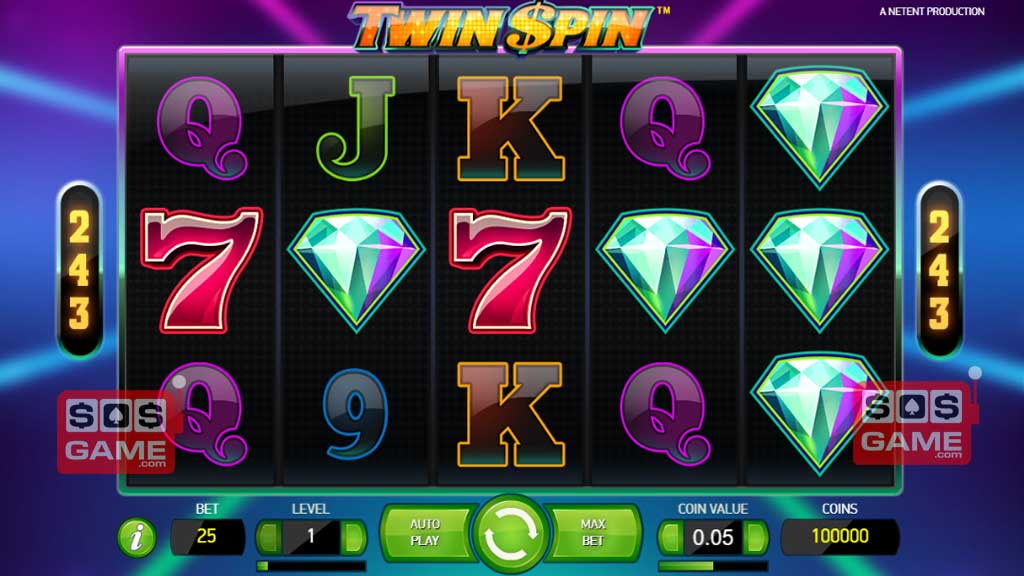Lower the coin value
The image size is (1024, 576).
click(x=671, y=537)
